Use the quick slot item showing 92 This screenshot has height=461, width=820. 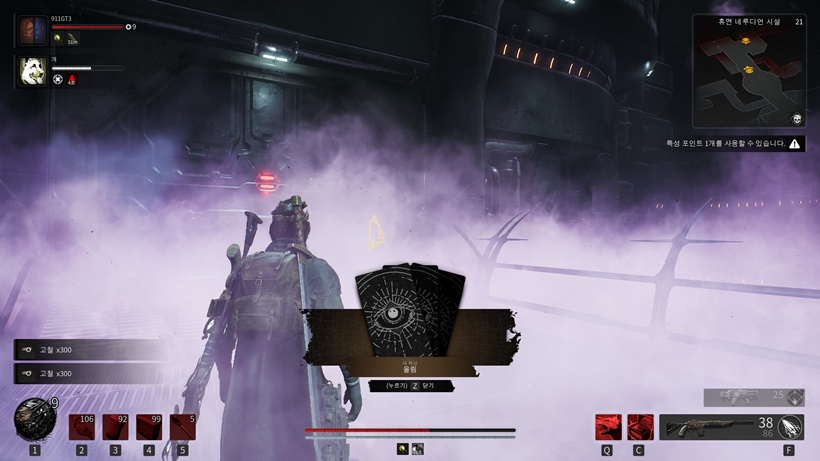pyautogui.click(x=116, y=427)
